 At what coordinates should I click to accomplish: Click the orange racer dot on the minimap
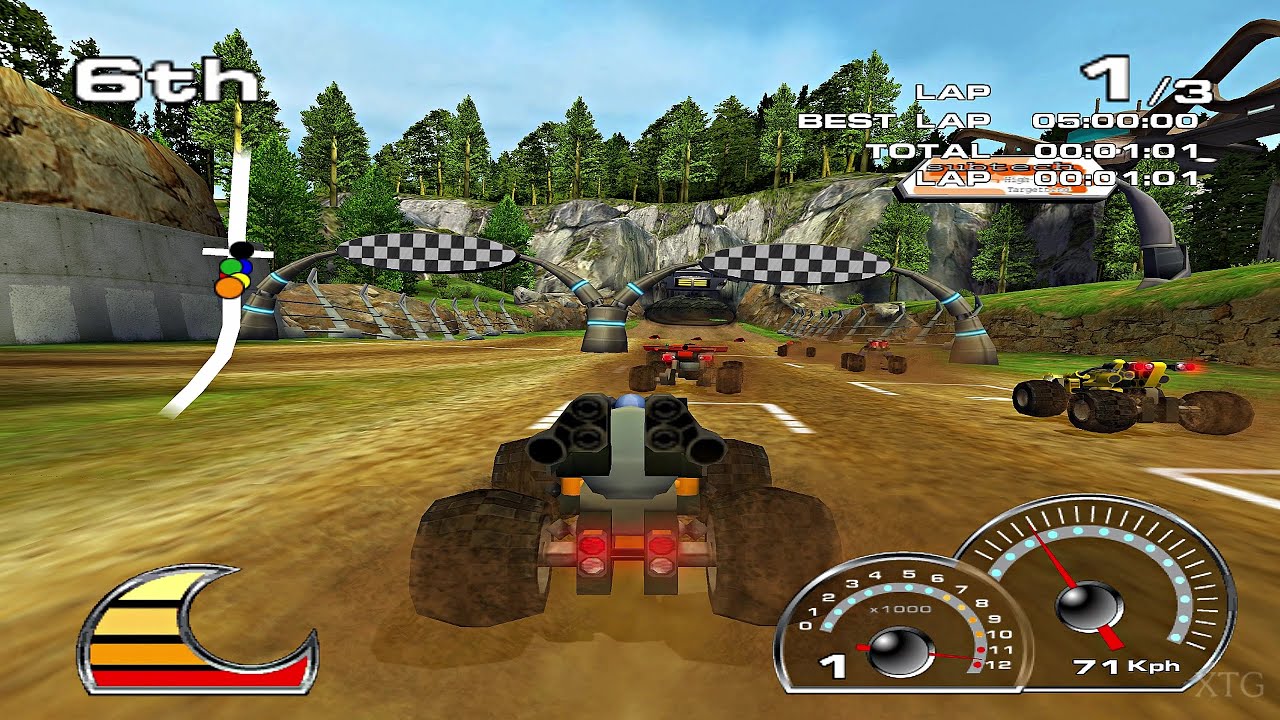[x=228, y=288]
